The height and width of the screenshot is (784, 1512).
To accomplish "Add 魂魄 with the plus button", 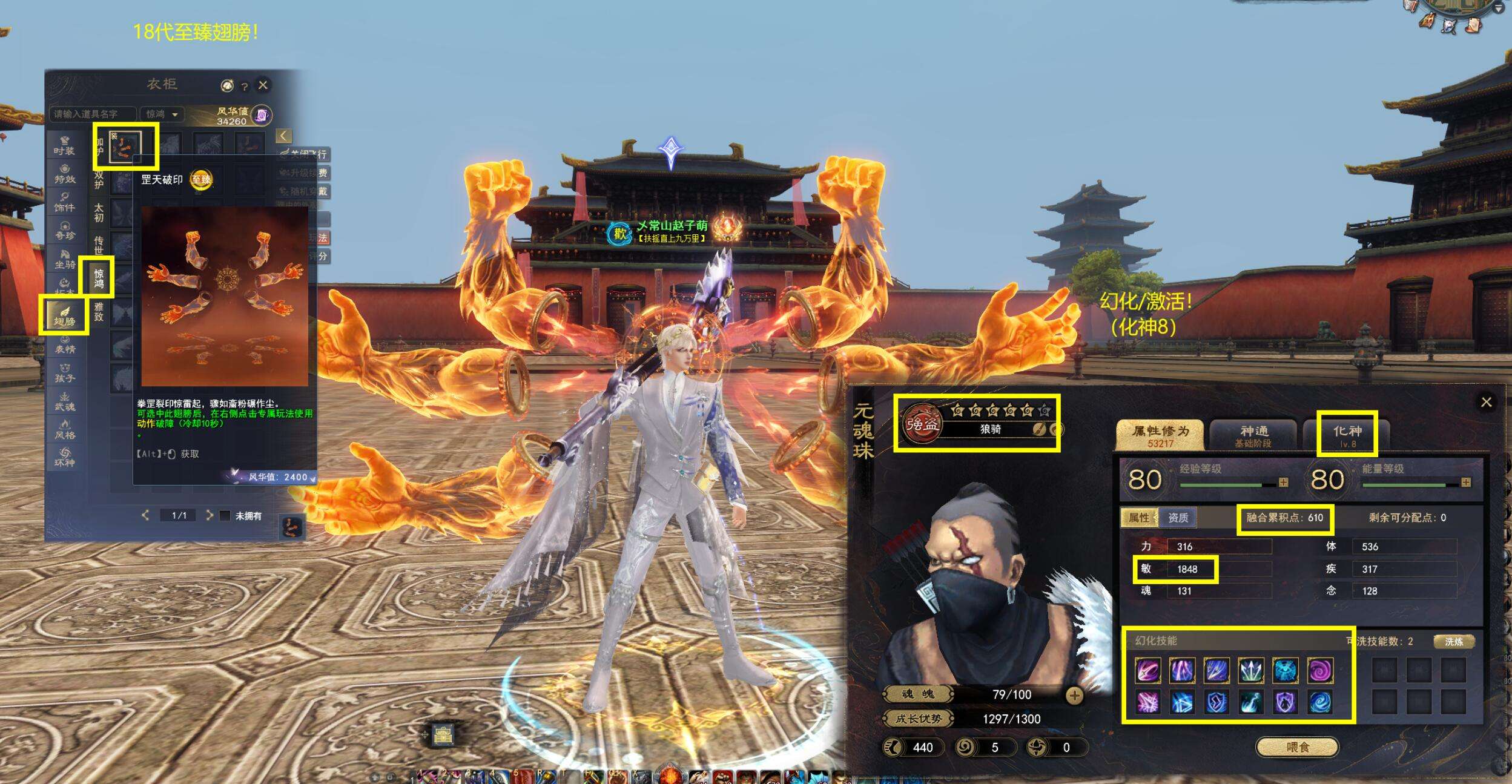I will (1074, 696).
